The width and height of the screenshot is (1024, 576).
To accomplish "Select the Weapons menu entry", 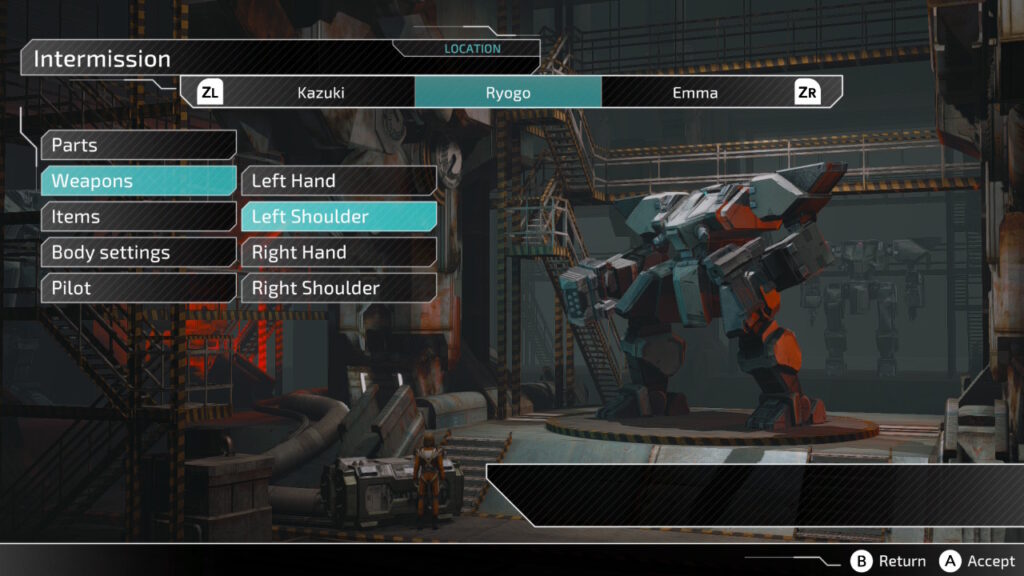I will (x=138, y=181).
